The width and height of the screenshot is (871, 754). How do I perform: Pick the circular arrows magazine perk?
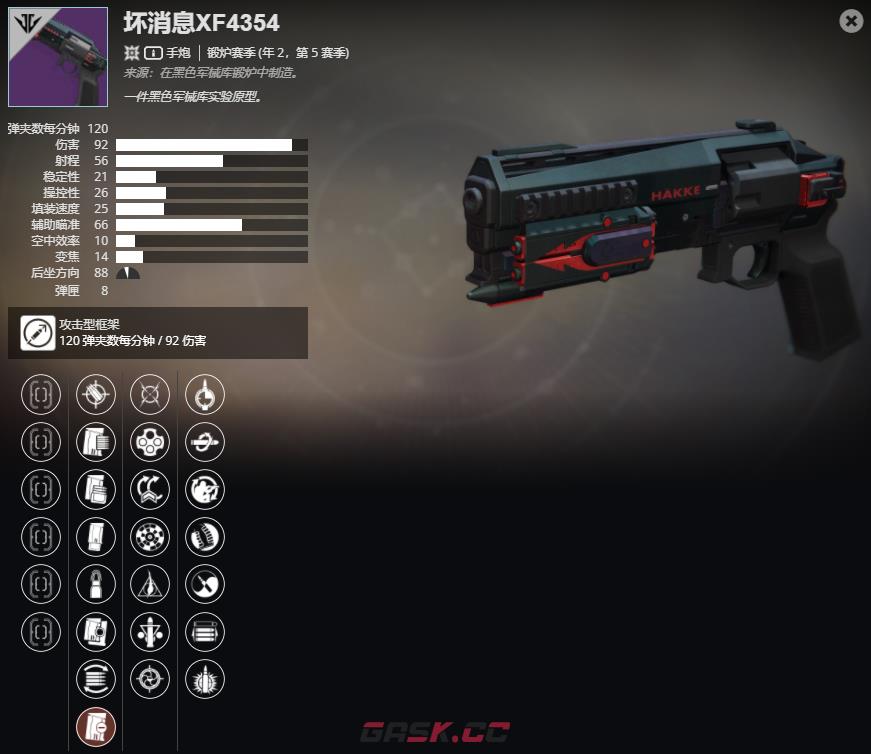point(96,679)
